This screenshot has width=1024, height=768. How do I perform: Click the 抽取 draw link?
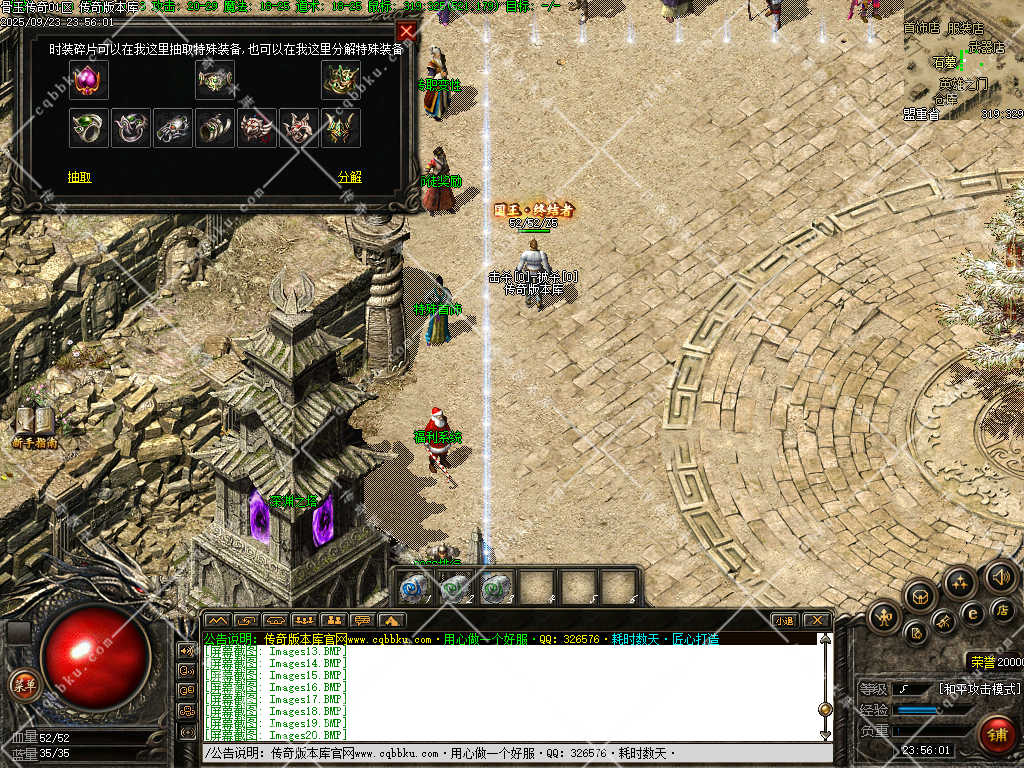pos(80,177)
